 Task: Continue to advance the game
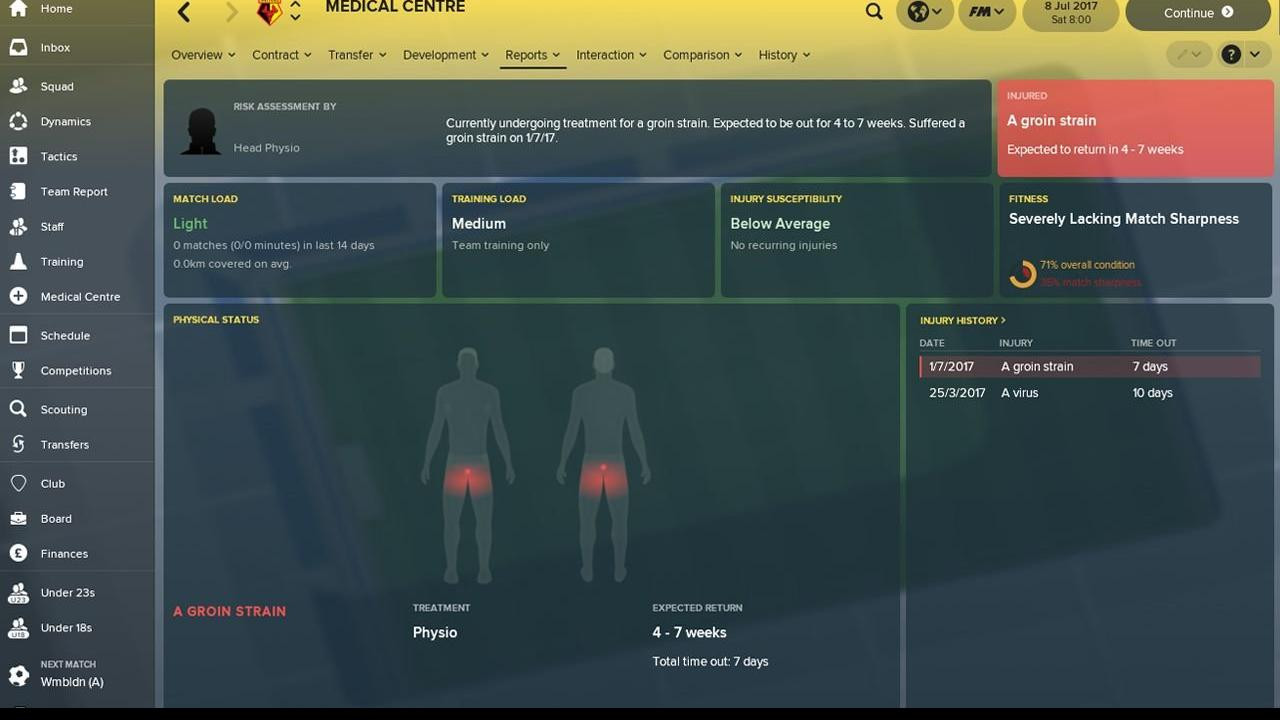click(1197, 13)
